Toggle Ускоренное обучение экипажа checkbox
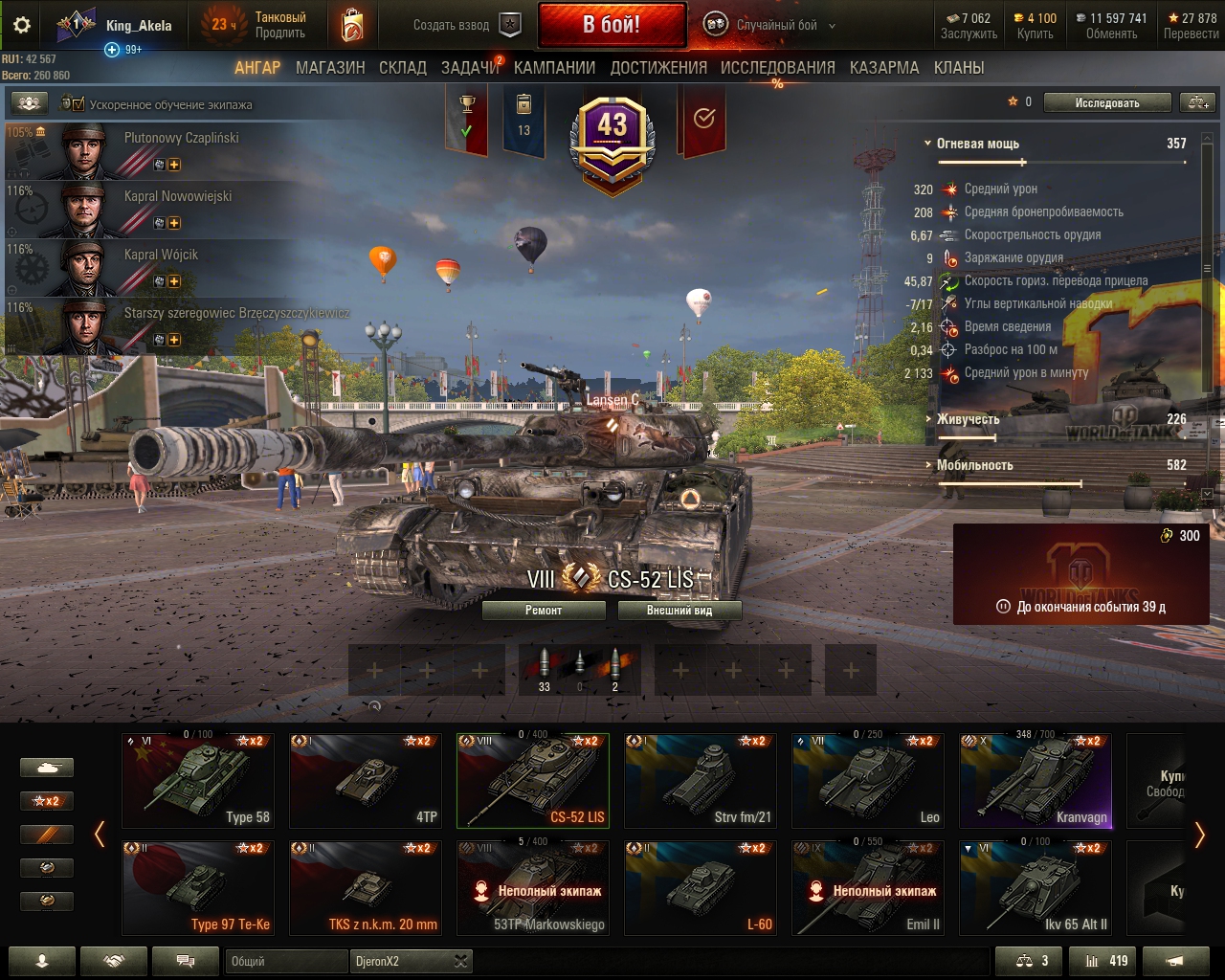 [74, 104]
